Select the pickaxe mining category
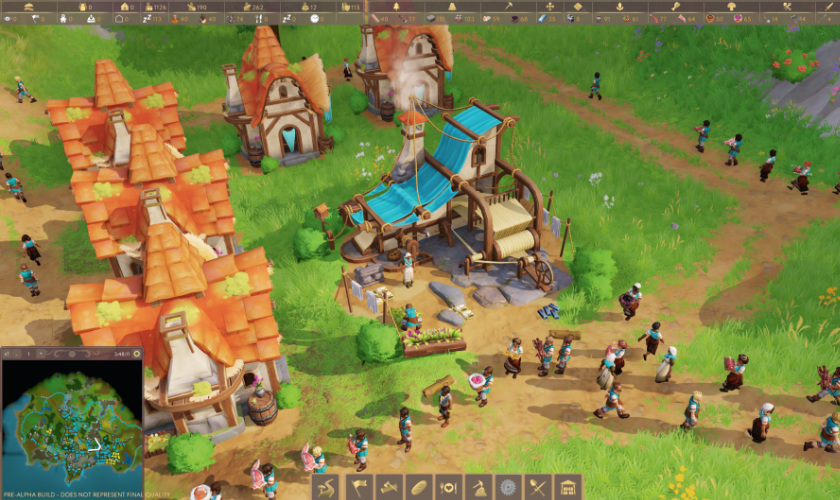This screenshot has width=840, height=500. click(477, 487)
